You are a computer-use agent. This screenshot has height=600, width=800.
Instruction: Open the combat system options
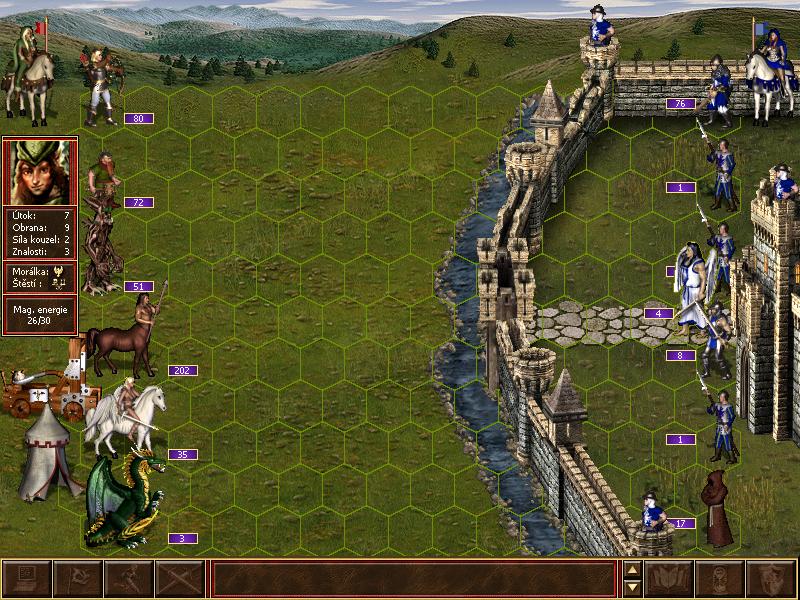tap(26, 578)
